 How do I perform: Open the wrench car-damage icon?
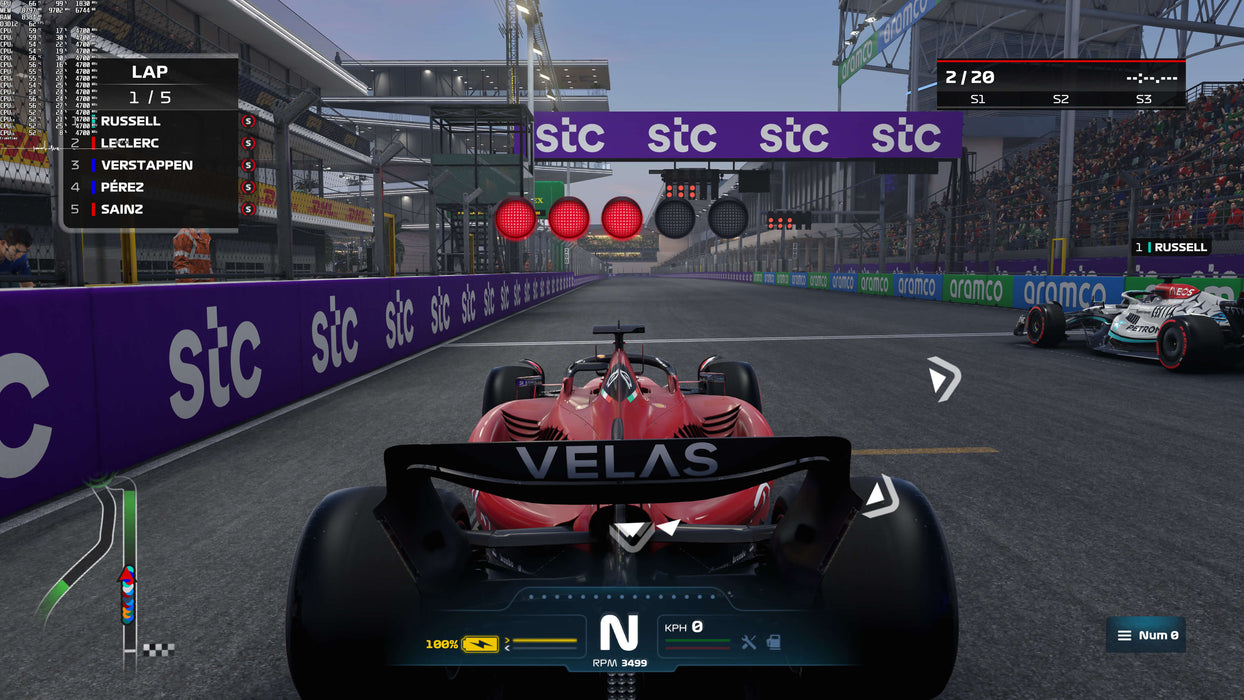point(749,642)
